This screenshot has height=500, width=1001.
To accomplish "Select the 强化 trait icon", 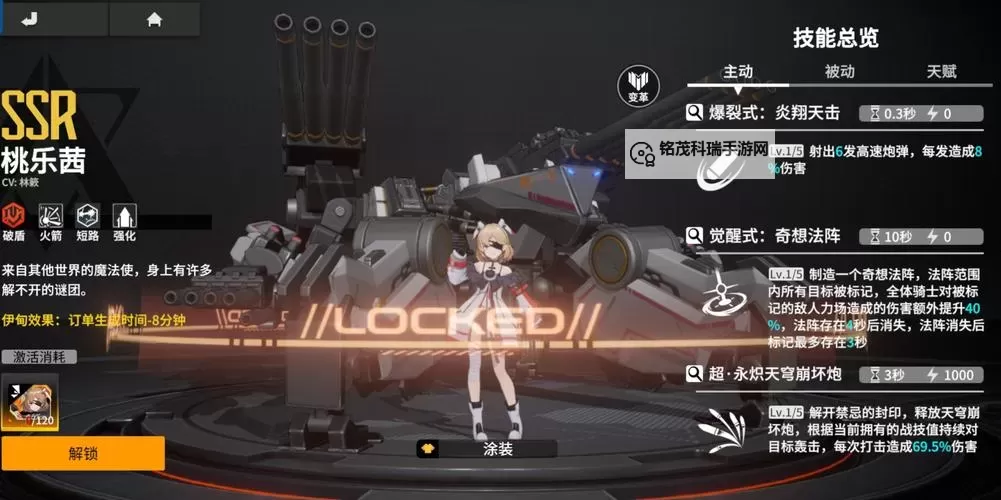I will [124, 219].
